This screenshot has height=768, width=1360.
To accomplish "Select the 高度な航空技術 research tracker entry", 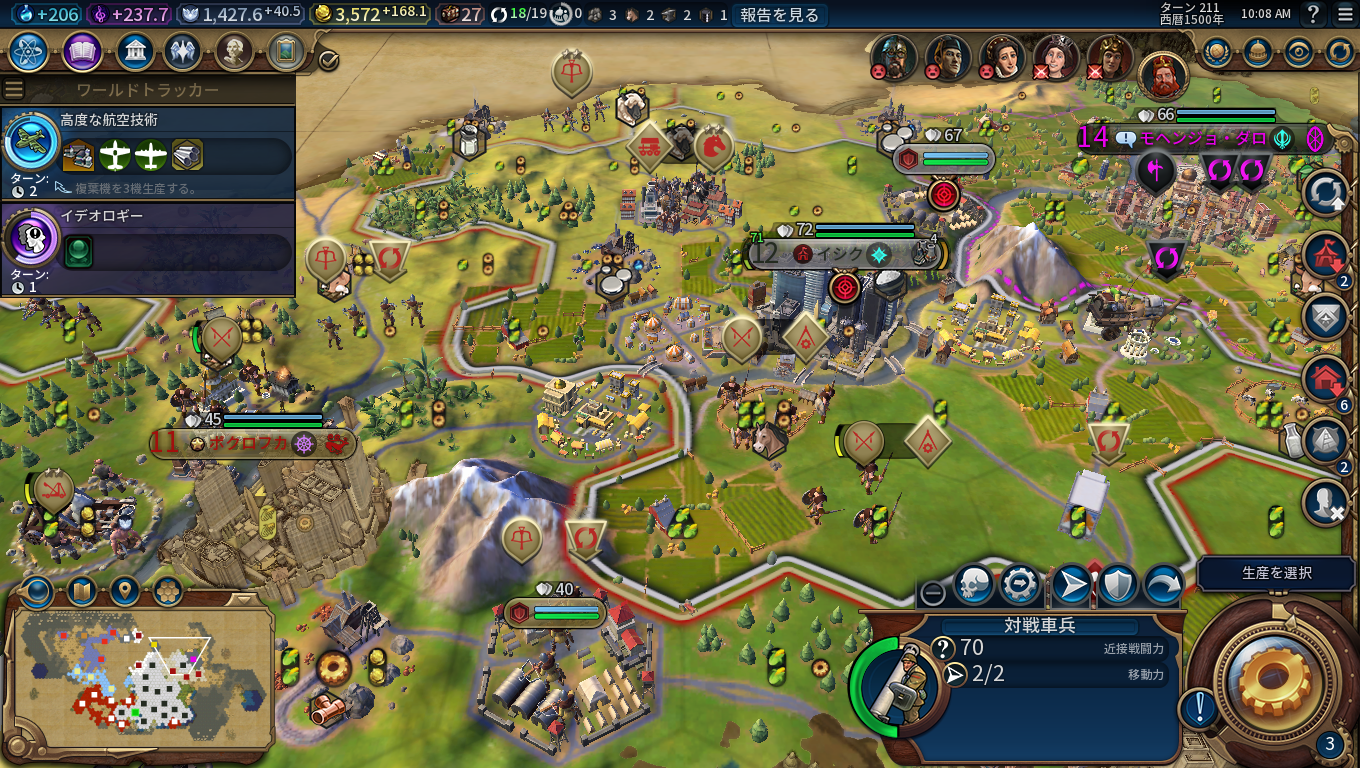I will click(x=148, y=151).
